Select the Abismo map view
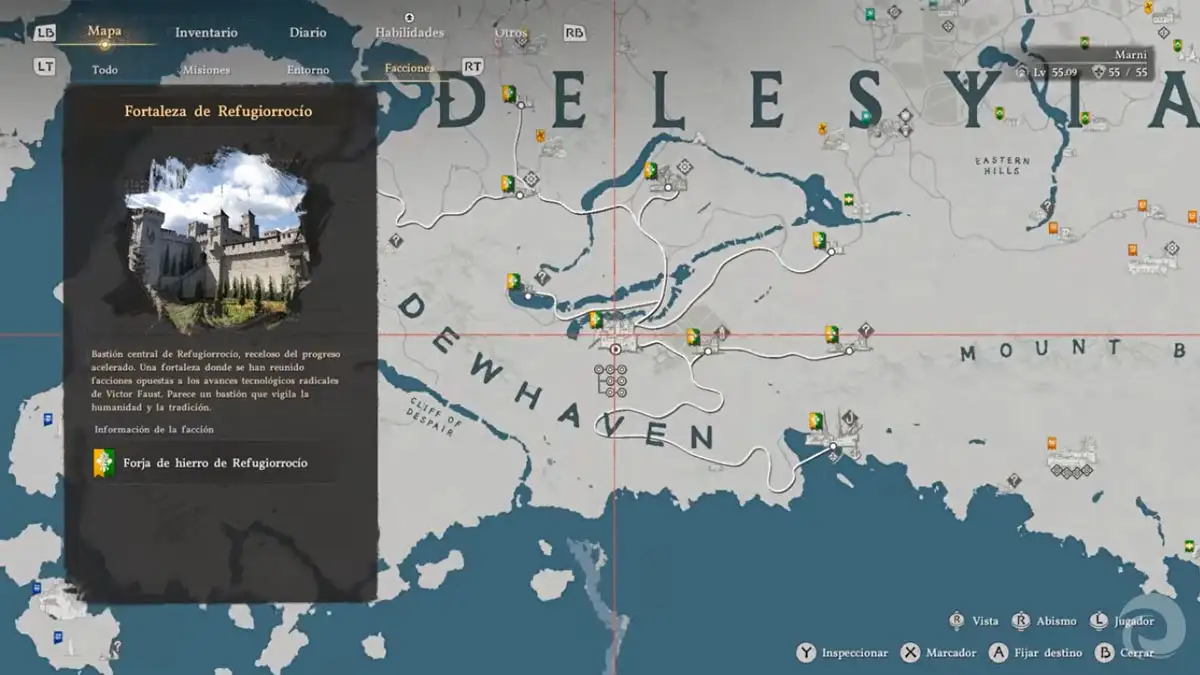 tap(1045, 621)
